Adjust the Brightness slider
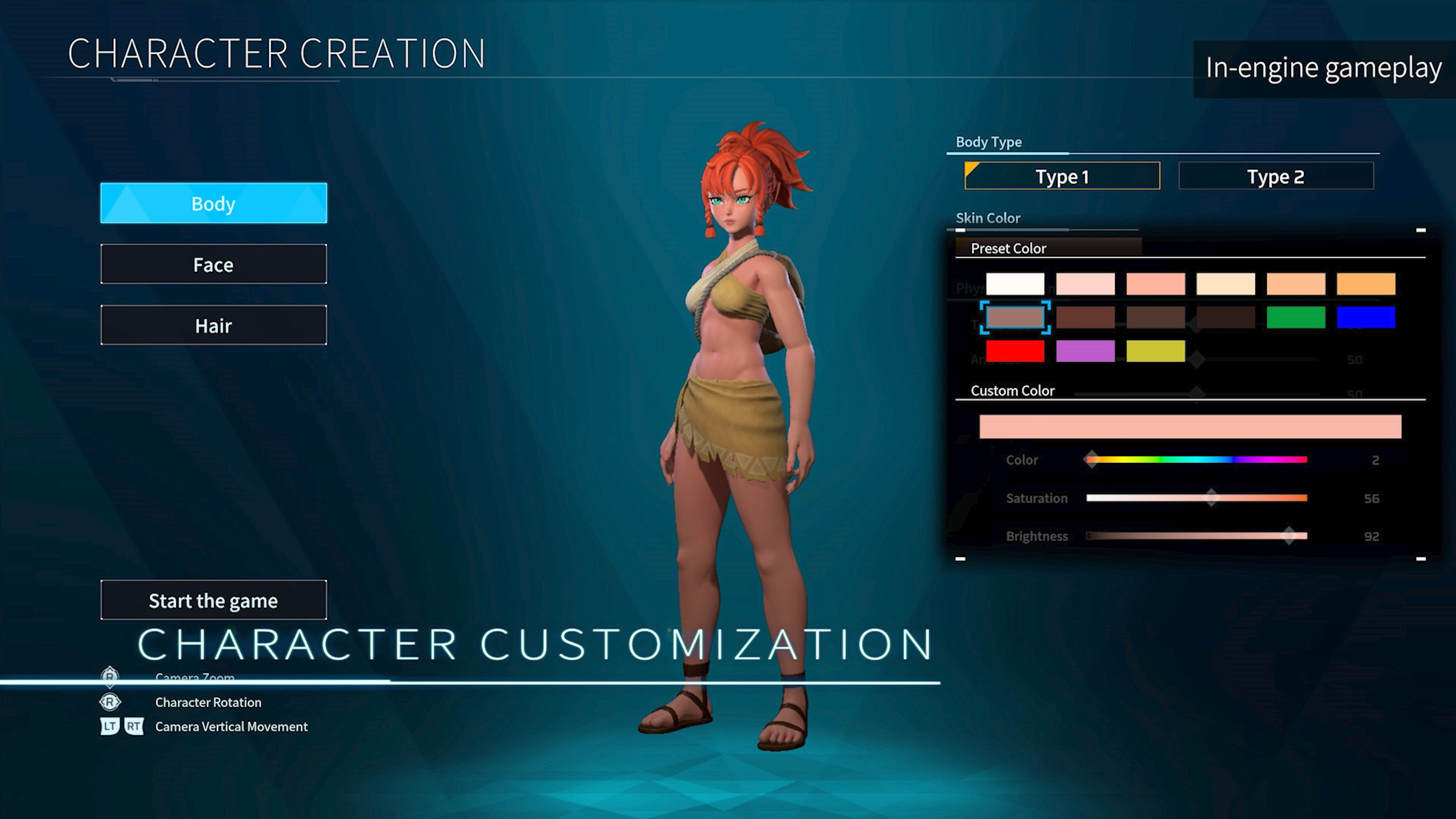This screenshot has width=1456, height=819. coord(1196,536)
